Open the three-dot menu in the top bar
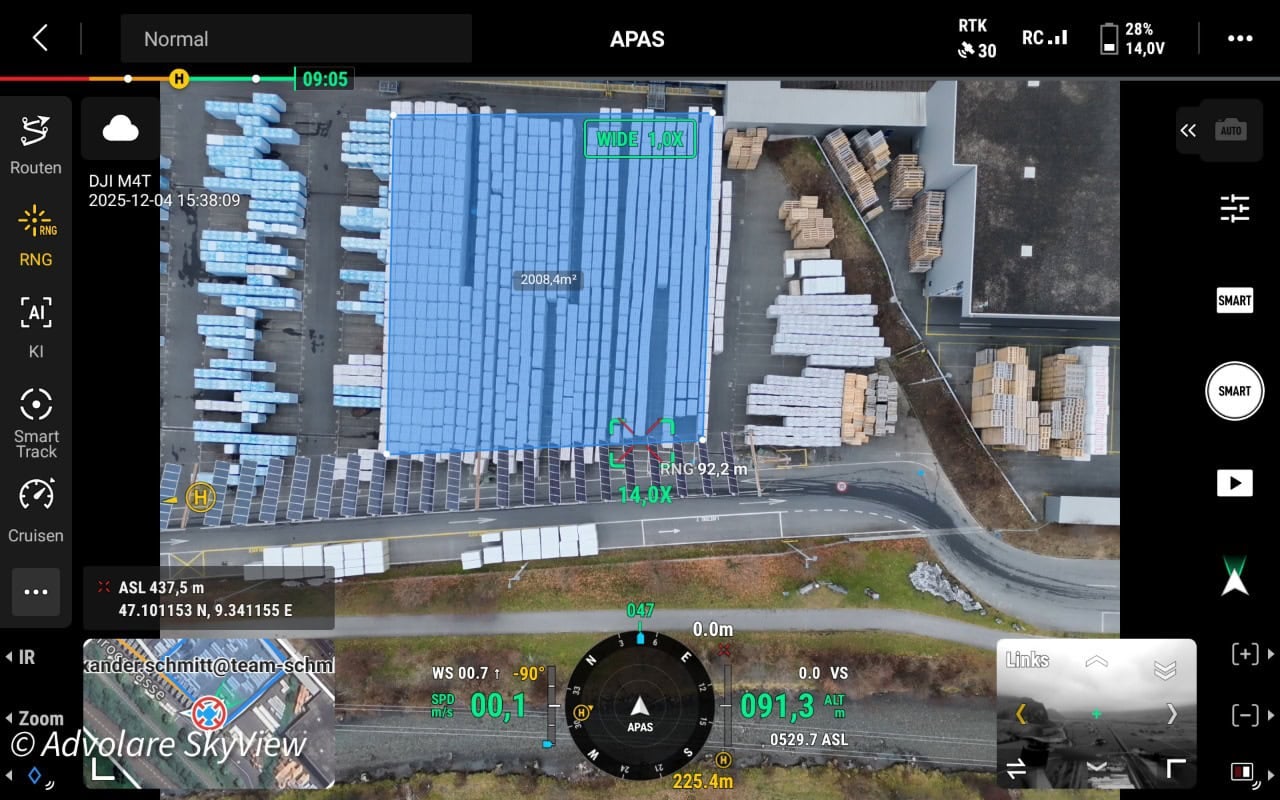This screenshot has height=800, width=1280. pyautogui.click(x=1240, y=39)
